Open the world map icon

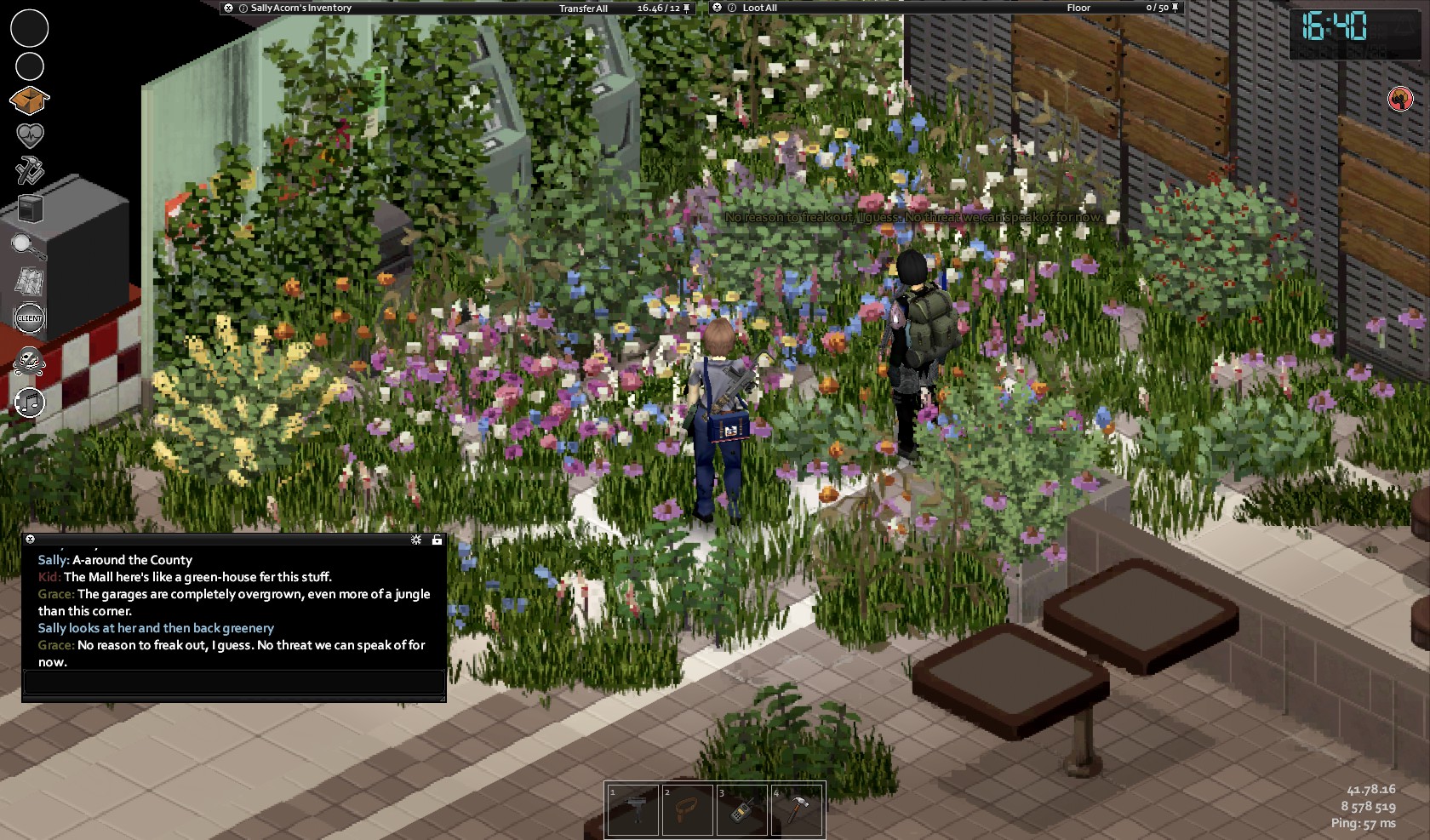[31, 282]
